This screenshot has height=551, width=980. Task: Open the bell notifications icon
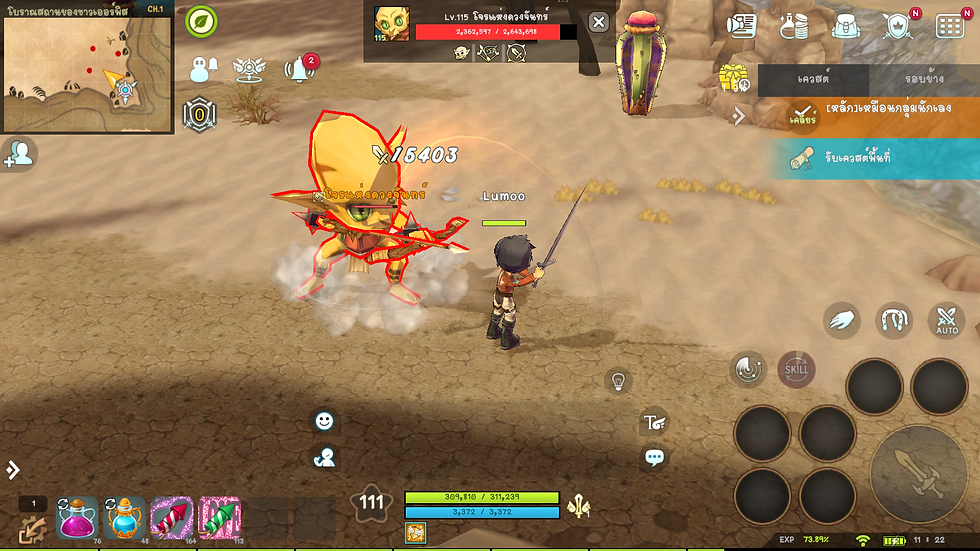pos(297,69)
